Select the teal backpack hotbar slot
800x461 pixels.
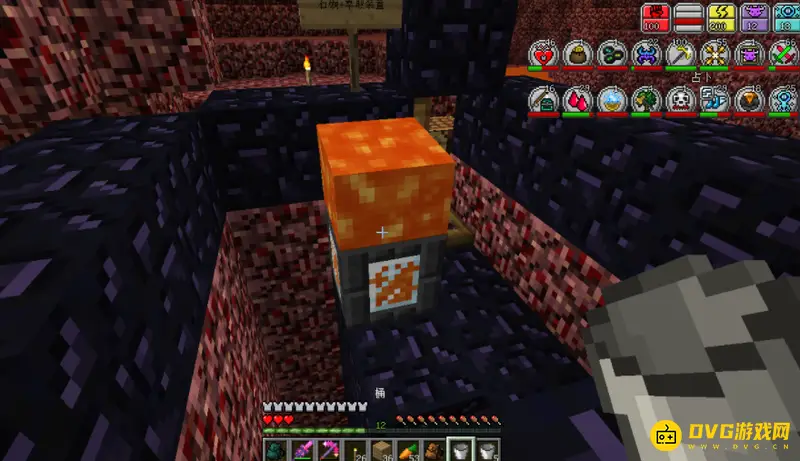pos(276,450)
